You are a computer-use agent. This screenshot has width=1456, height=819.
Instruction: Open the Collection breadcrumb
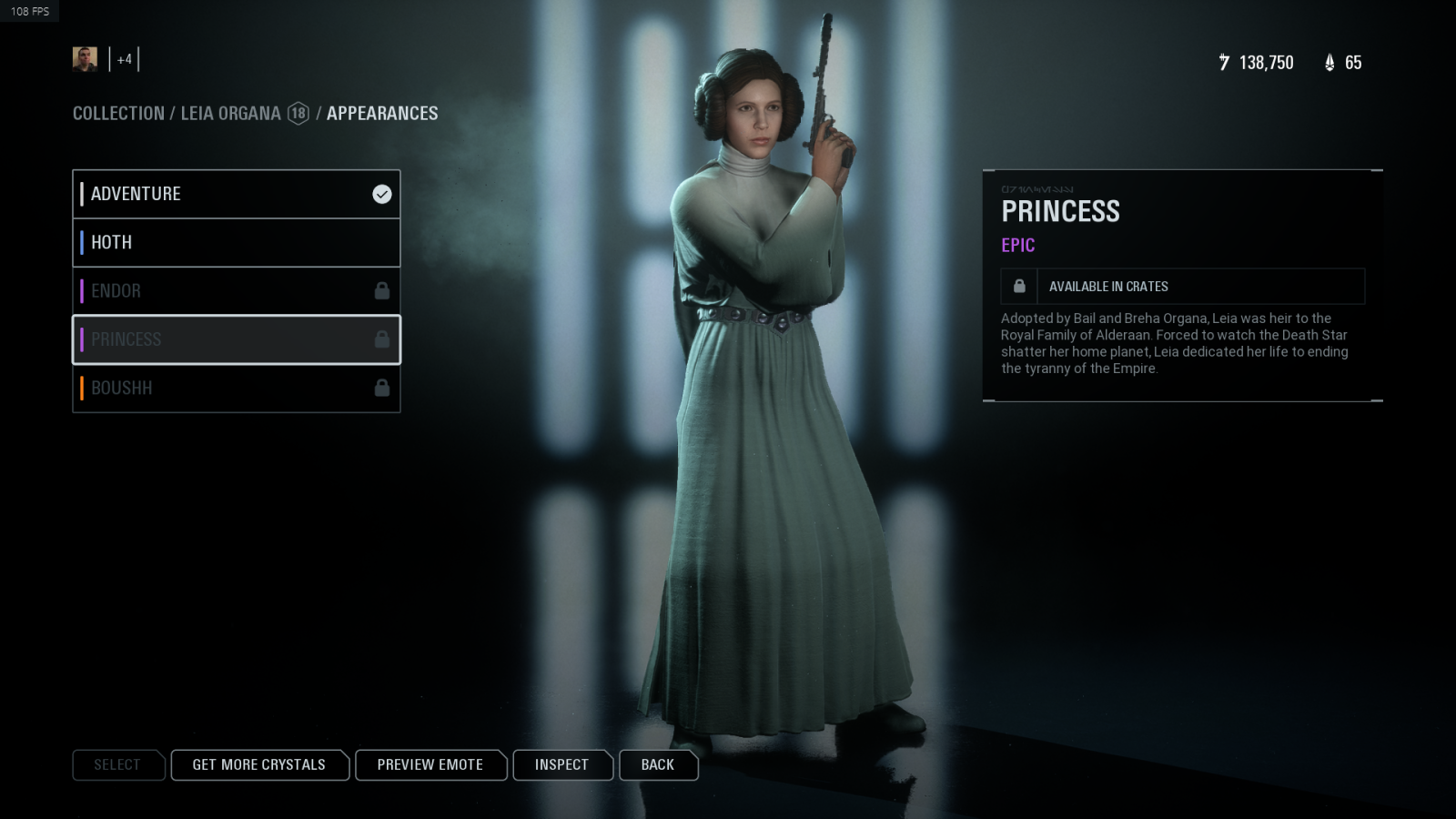click(118, 114)
